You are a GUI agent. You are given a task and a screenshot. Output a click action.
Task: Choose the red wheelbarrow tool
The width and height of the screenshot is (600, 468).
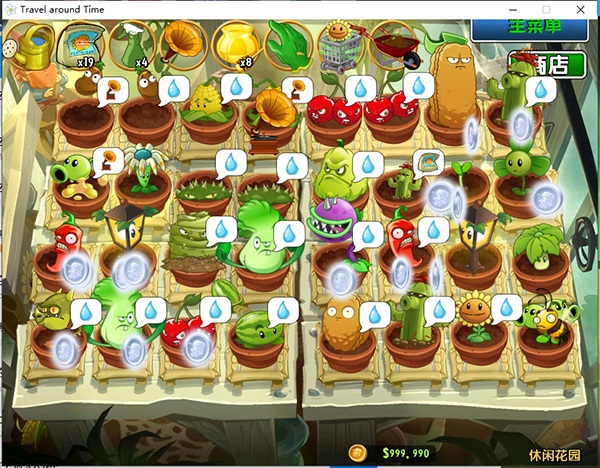393,45
